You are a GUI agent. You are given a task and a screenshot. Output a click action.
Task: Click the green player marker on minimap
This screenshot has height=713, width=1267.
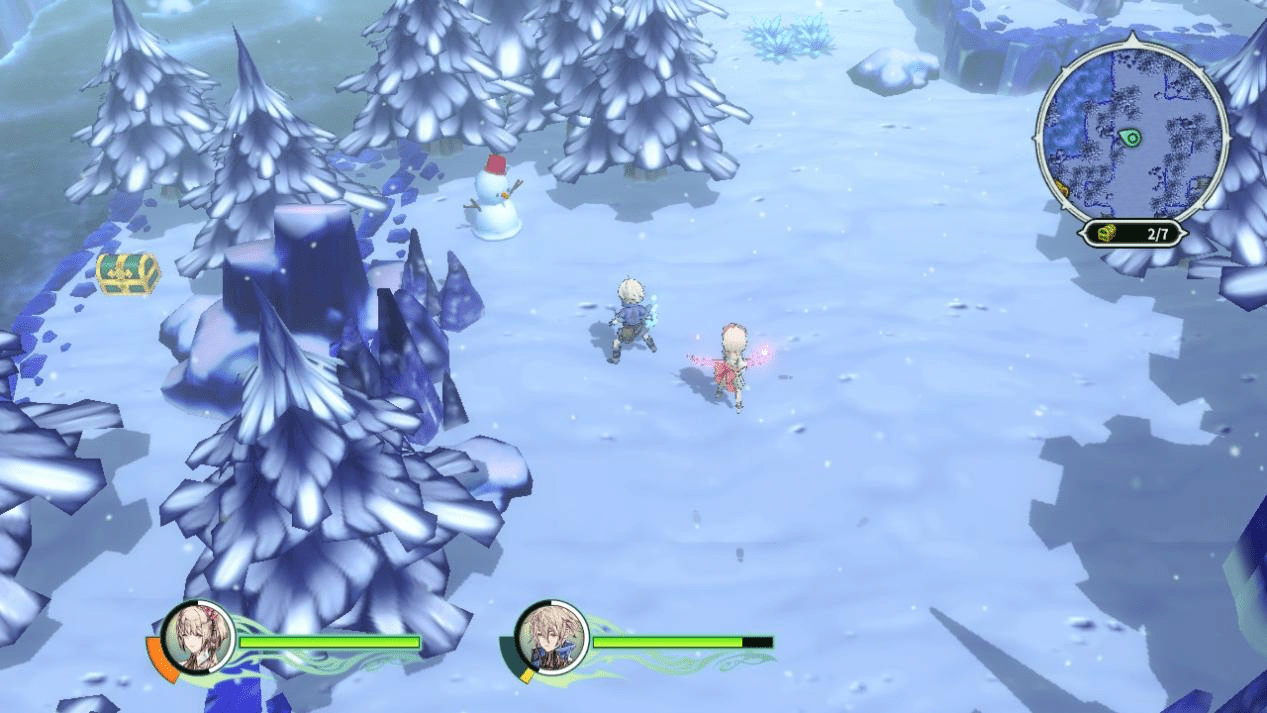[1131, 137]
